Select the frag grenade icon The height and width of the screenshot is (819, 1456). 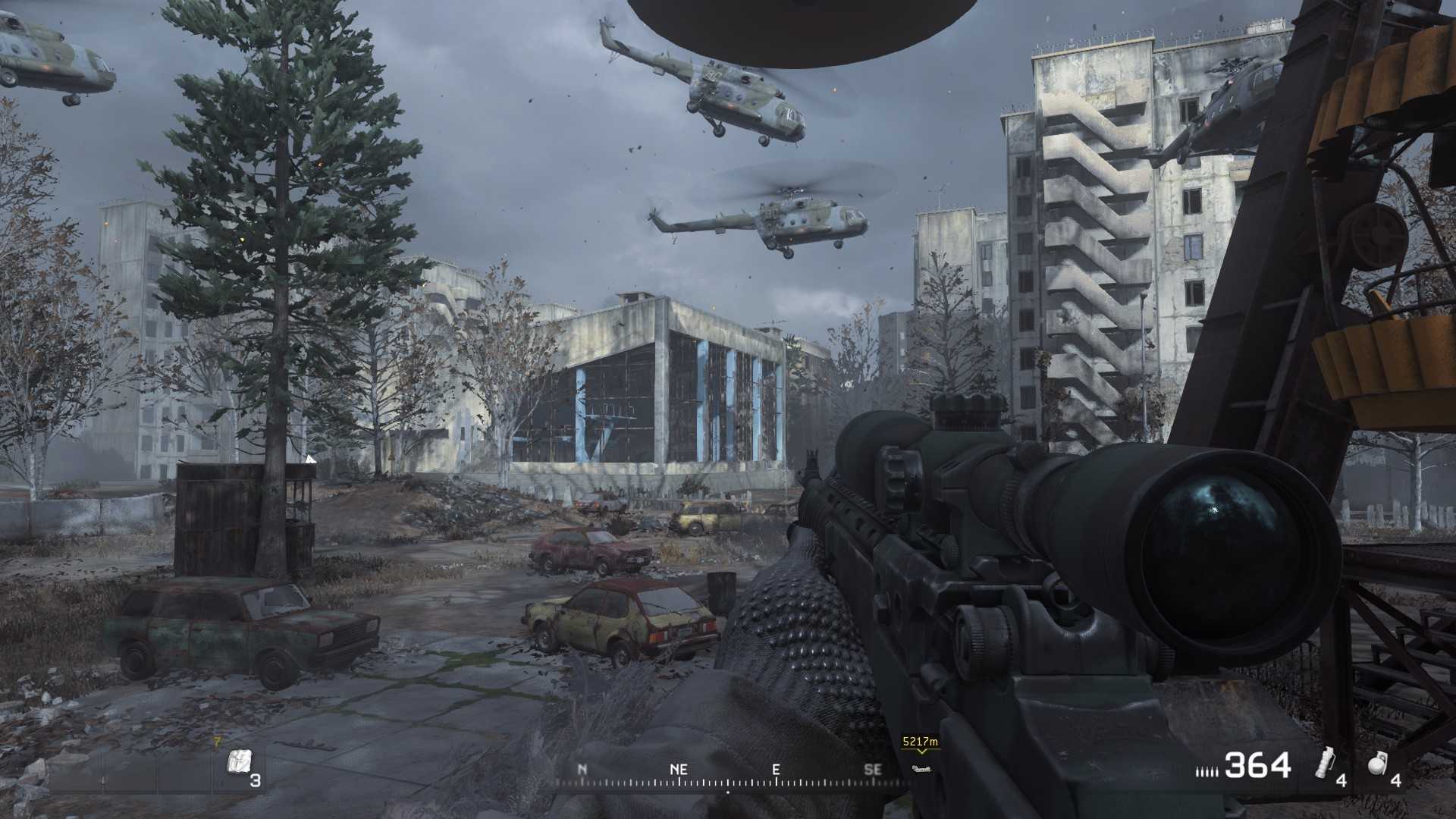[x=1377, y=764]
